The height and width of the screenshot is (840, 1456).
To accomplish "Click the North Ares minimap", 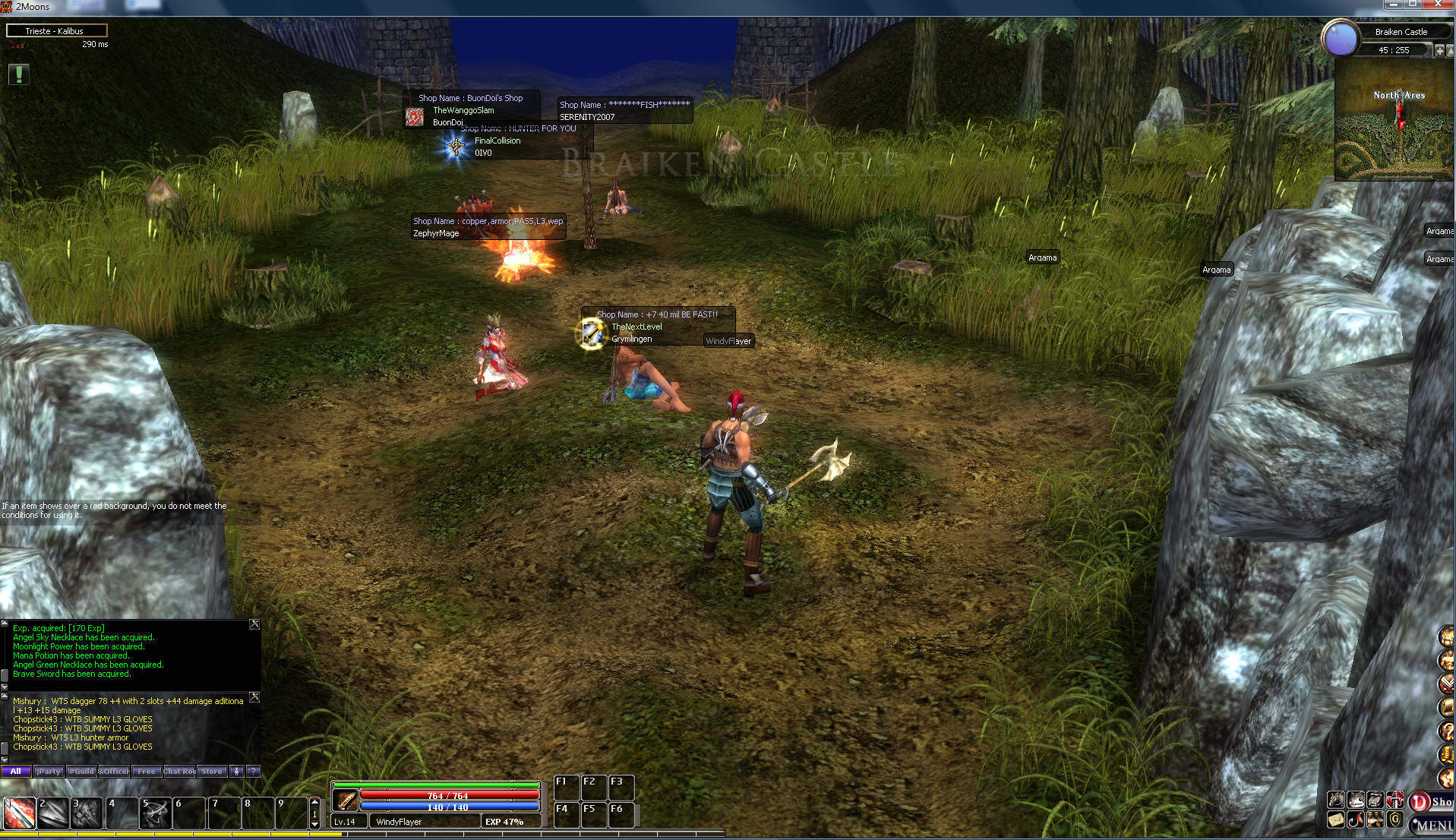I will (x=1394, y=122).
